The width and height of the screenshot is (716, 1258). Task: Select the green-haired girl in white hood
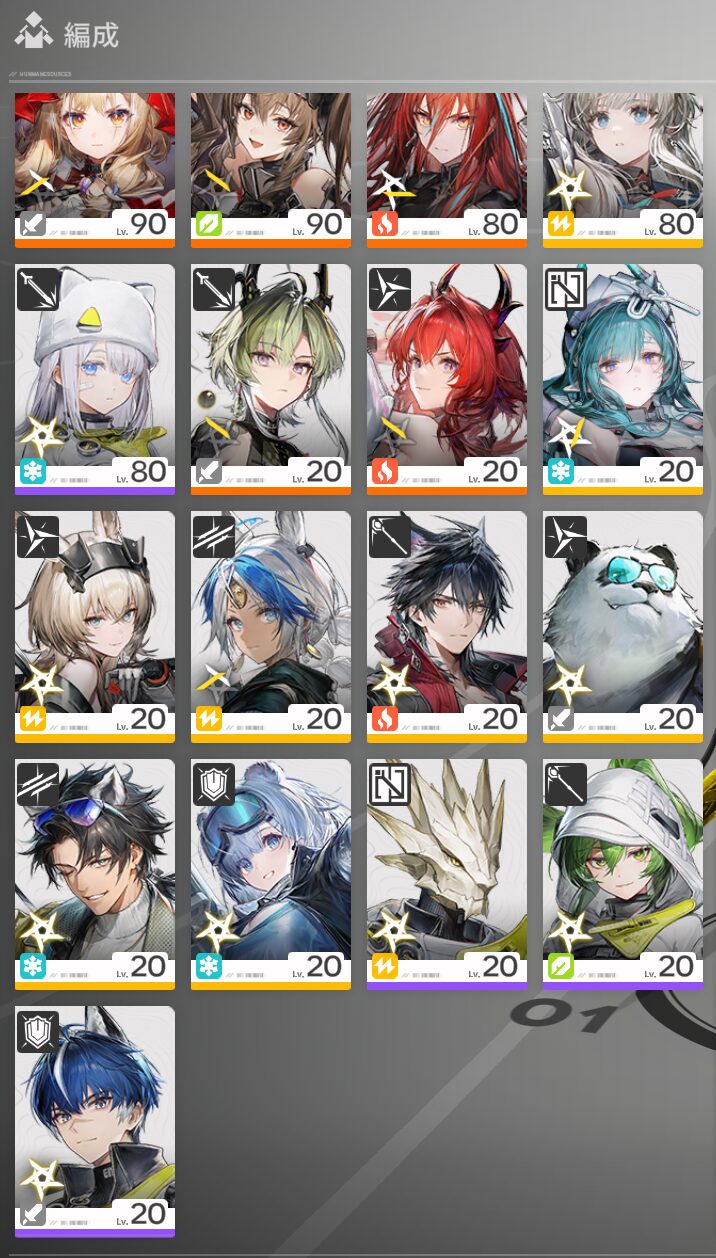(x=623, y=871)
